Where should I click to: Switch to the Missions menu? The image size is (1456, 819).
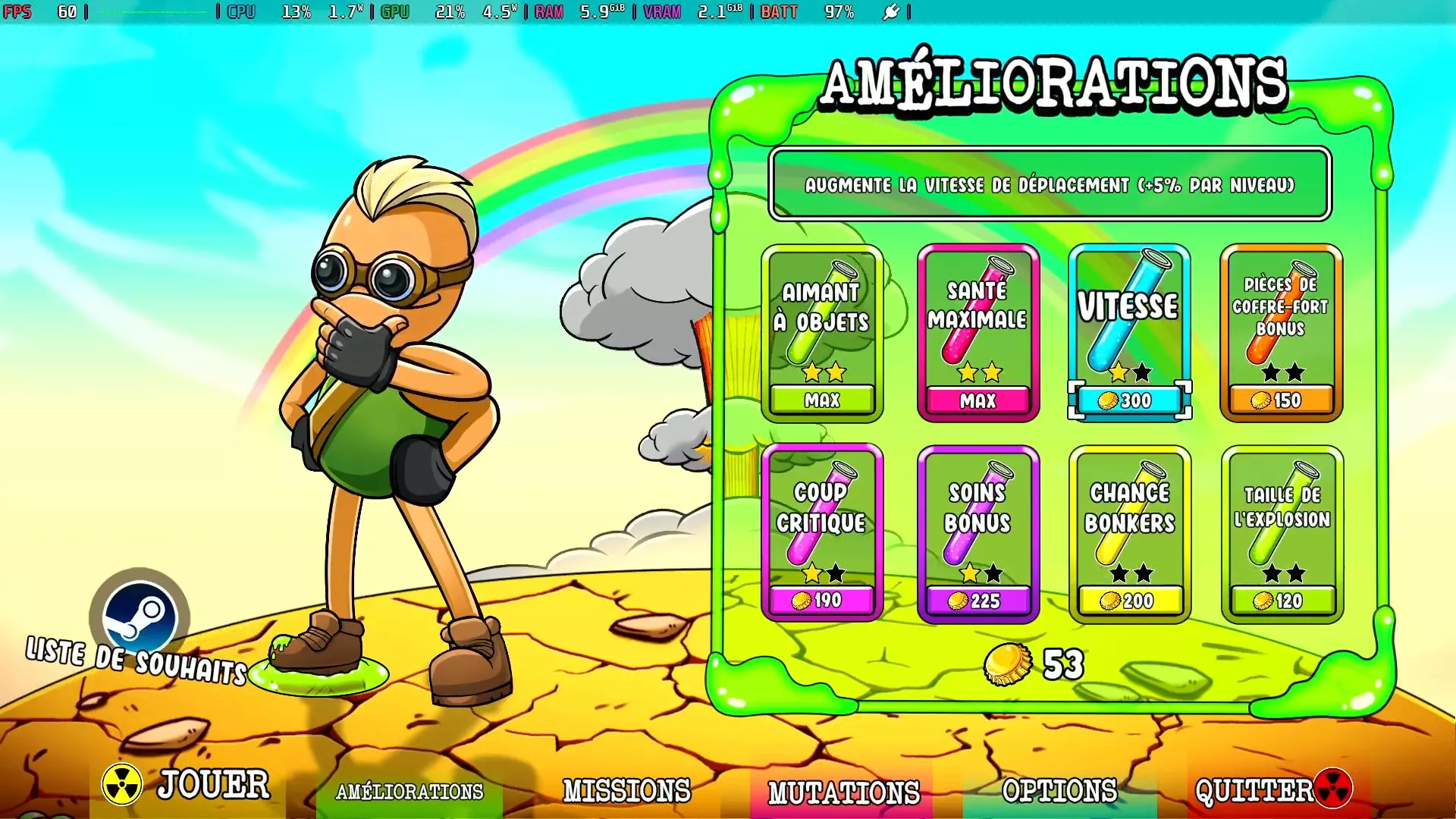click(x=626, y=792)
